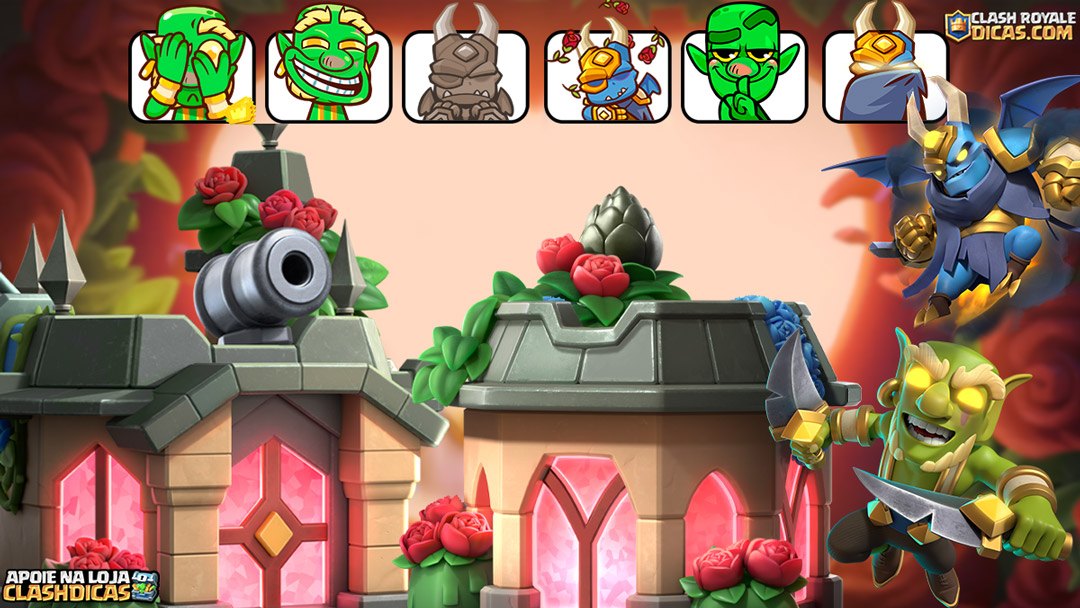
Task: Choose the shushing green goblin emote
Action: (744, 70)
